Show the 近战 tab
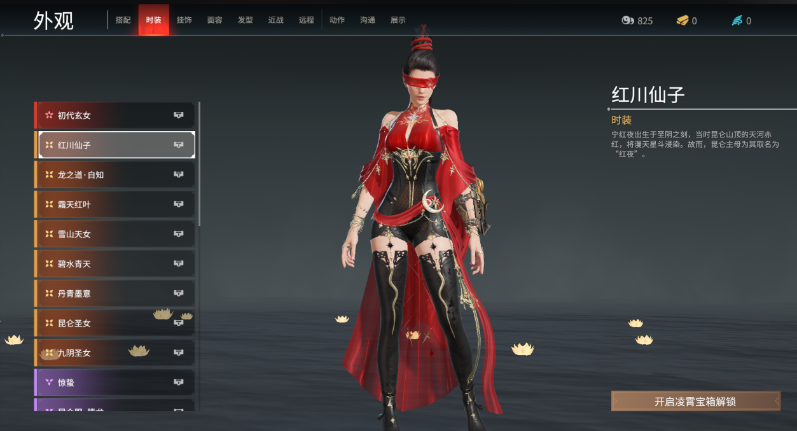 (x=276, y=20)
